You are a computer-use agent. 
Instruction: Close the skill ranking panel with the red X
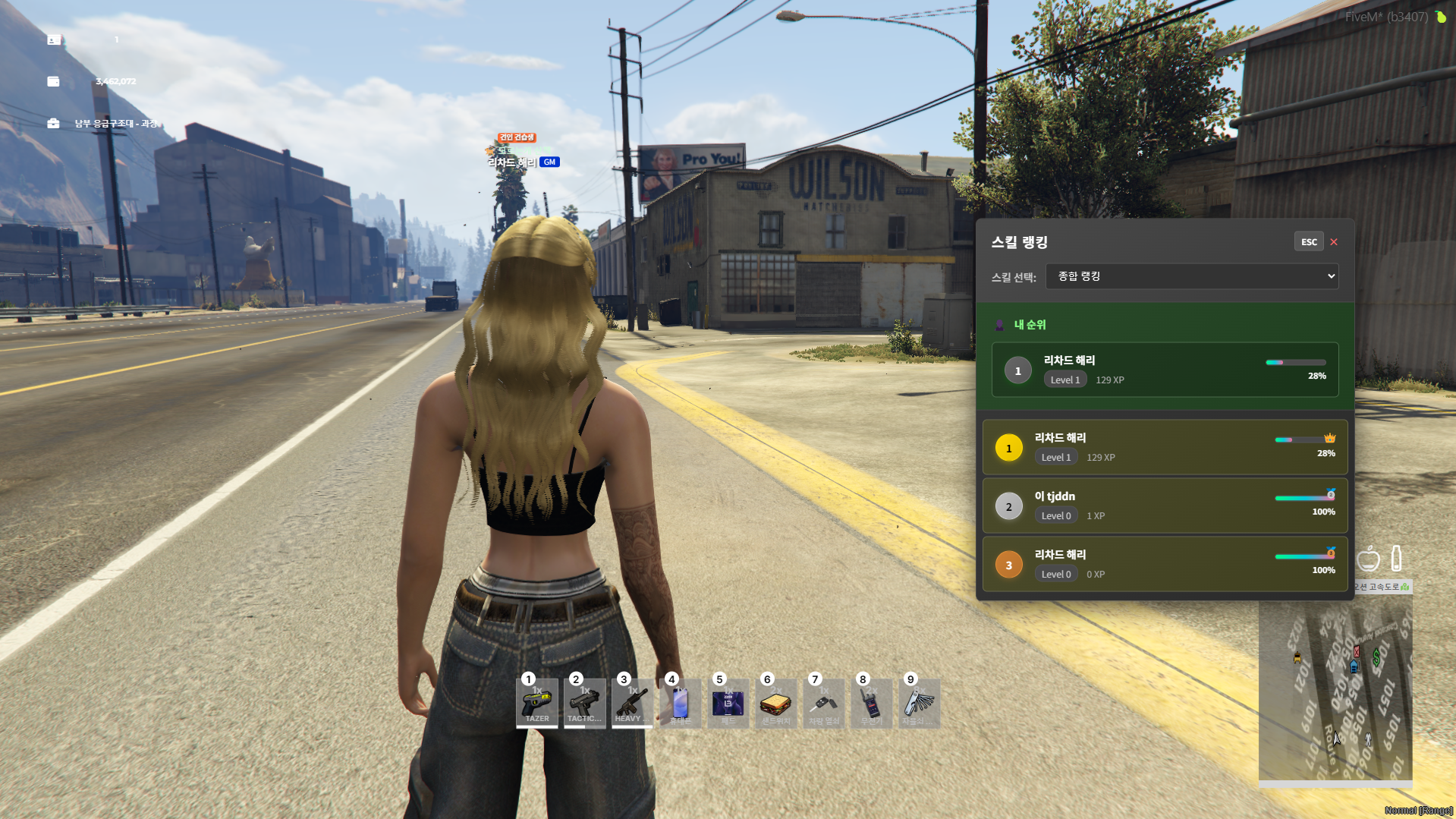pyautogui.click(x=1334, y=242)
